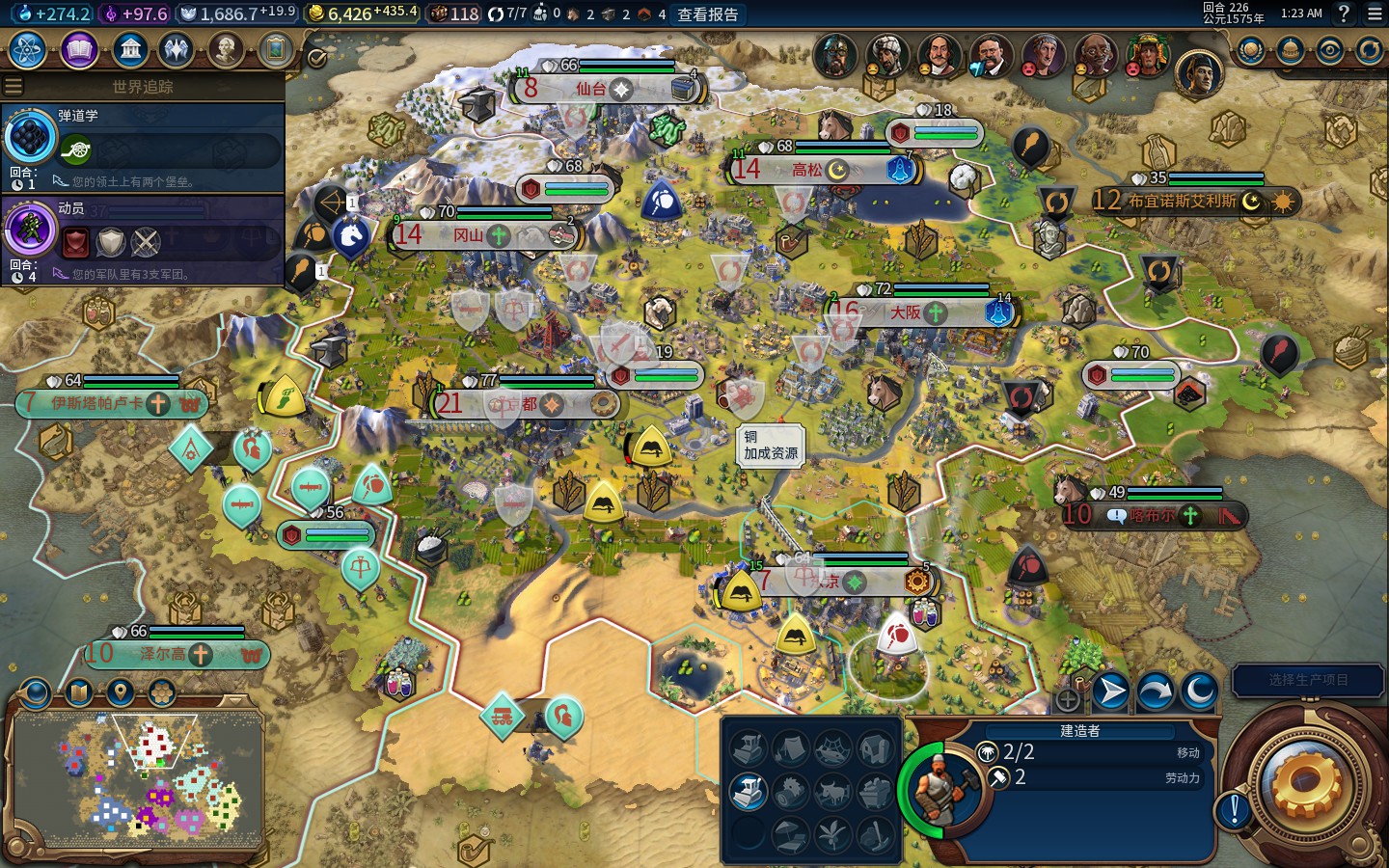
Task: Skip the builder's turn with curved arrow
Action: (1155, 691)
